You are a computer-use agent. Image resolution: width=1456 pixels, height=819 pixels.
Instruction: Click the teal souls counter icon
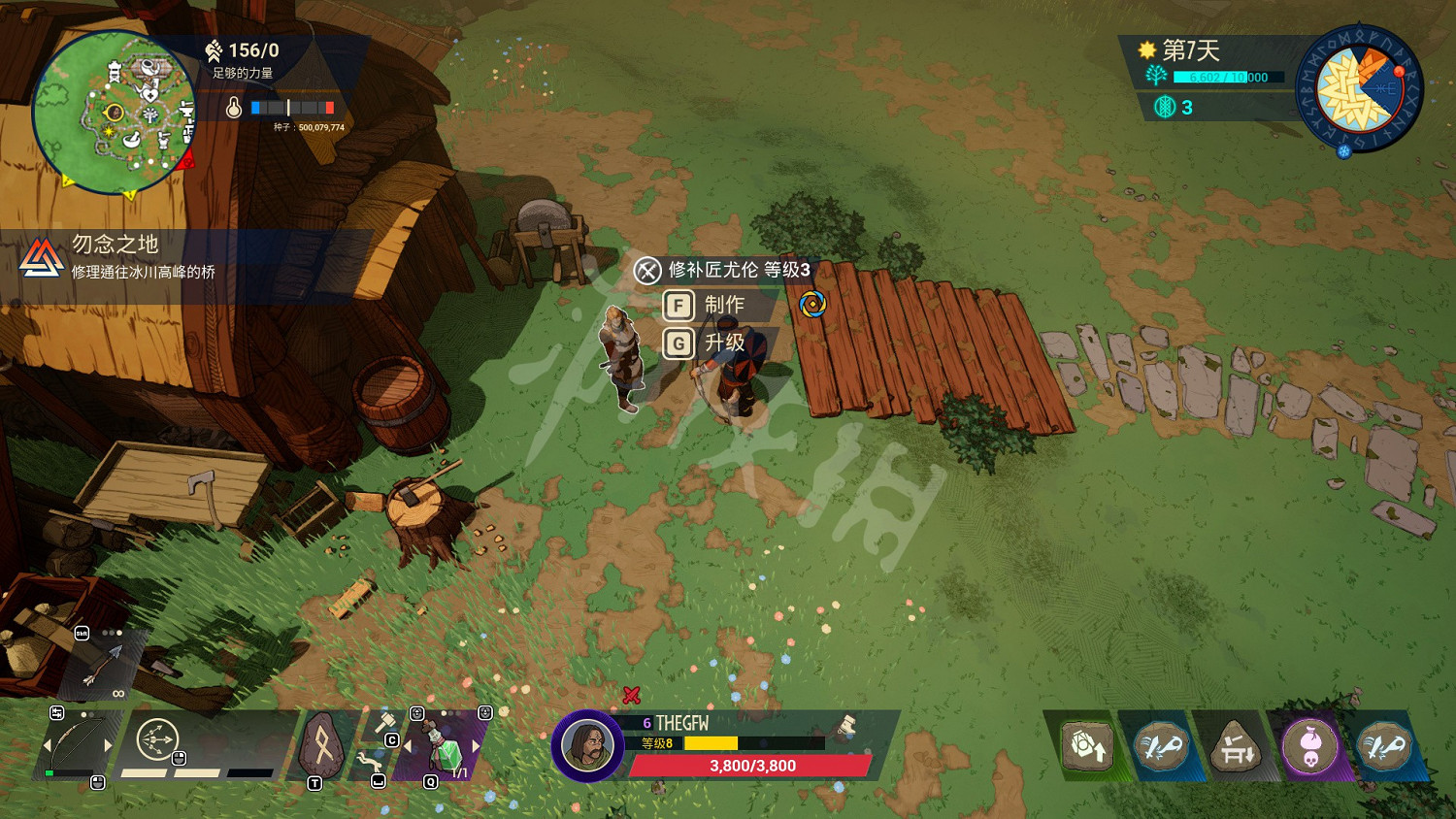pyautogui.click(x=1165, y=107)
